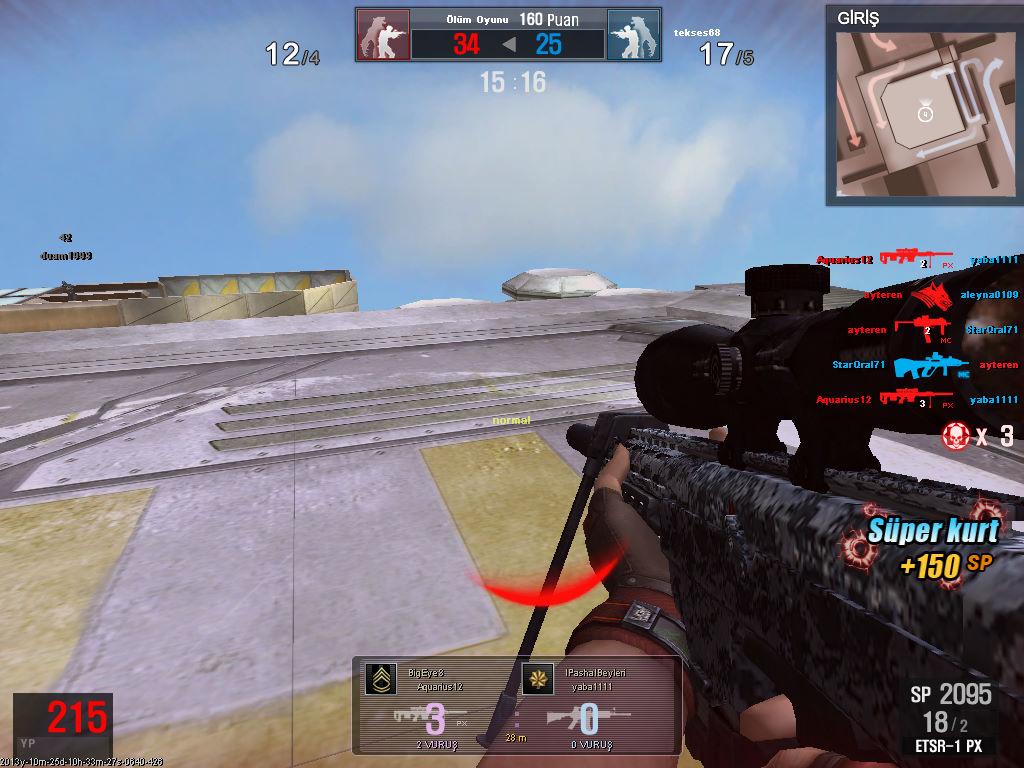Click the GİRİŞ minimap
The width and height of the screenshot is (1024, 768).
pyautogui.click(x=922, y=114)
